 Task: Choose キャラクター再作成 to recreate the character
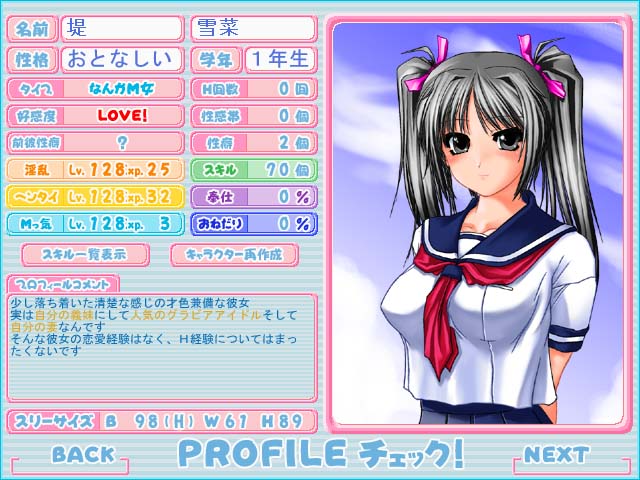point(234,255)
